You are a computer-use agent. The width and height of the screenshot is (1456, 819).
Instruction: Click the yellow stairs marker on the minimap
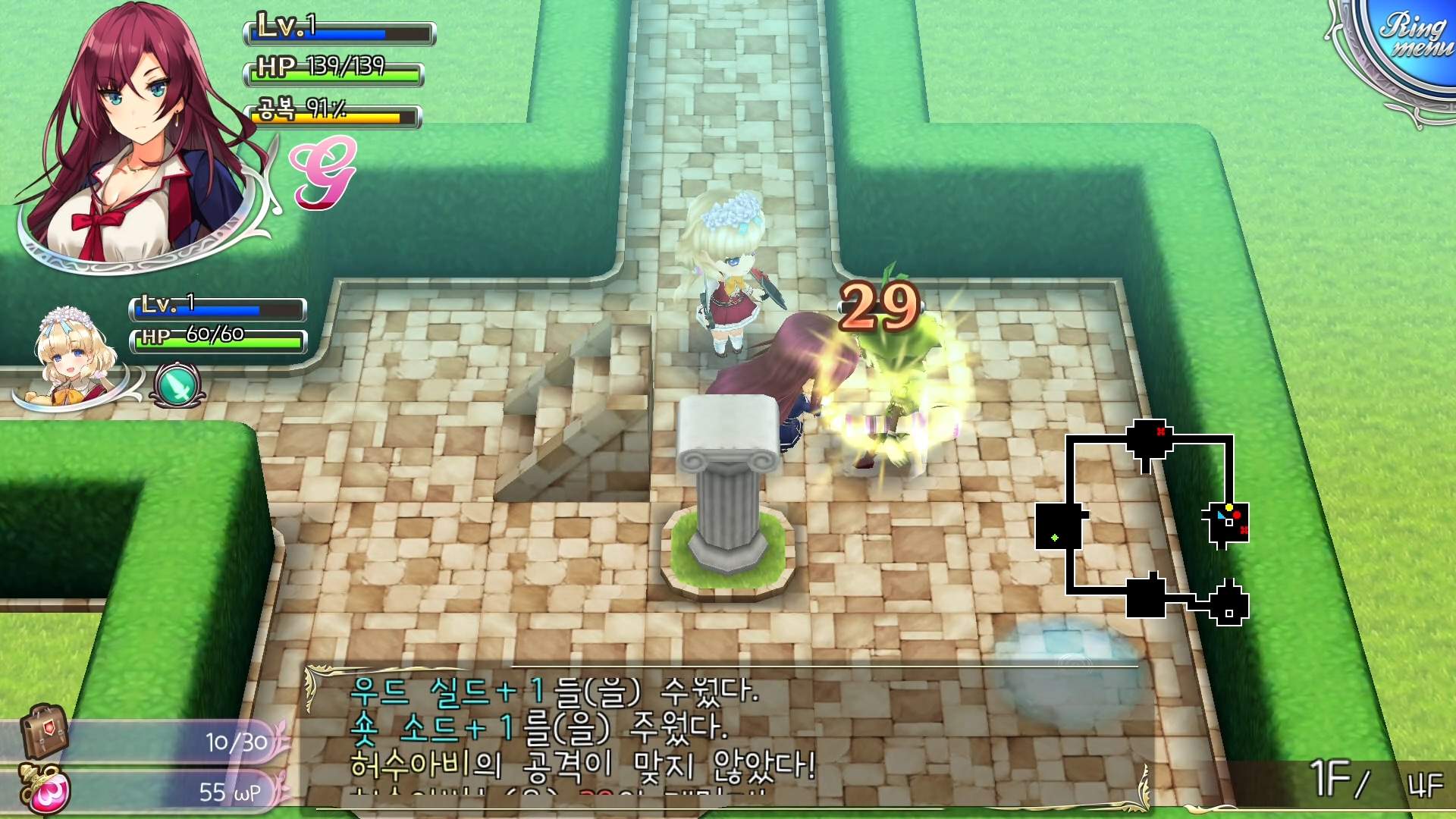pos(1228,507)
